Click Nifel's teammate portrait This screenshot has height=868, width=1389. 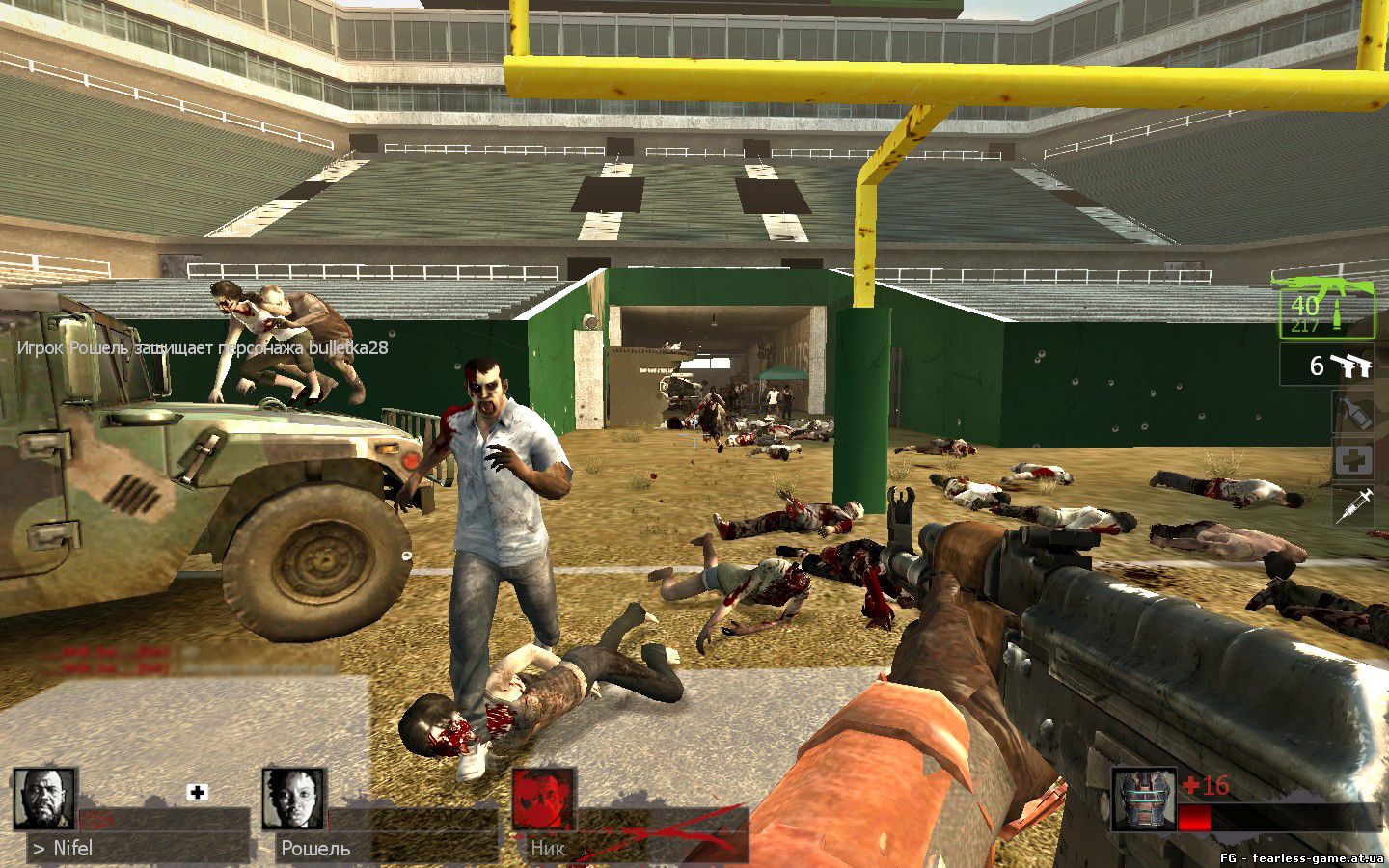(45, 800)
